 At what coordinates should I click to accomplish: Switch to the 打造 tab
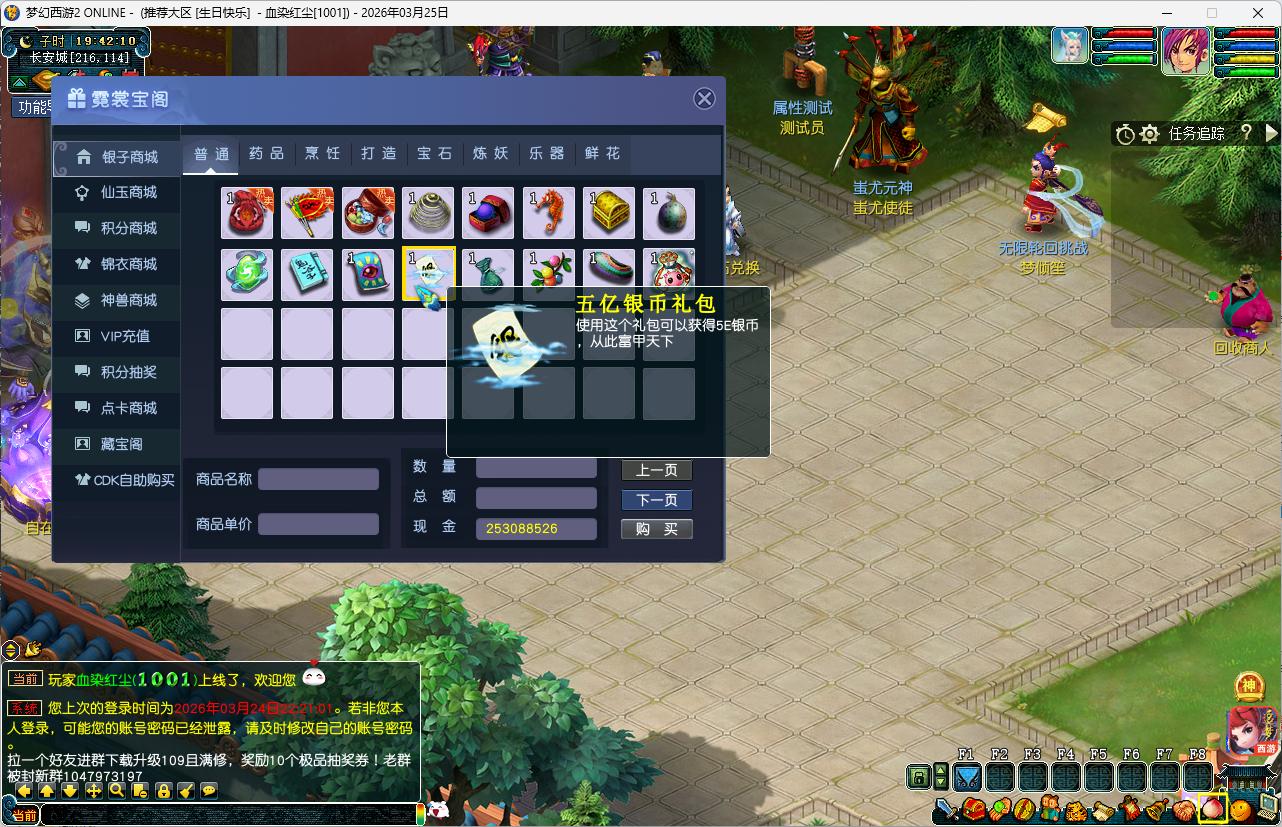tap(379, 154)
